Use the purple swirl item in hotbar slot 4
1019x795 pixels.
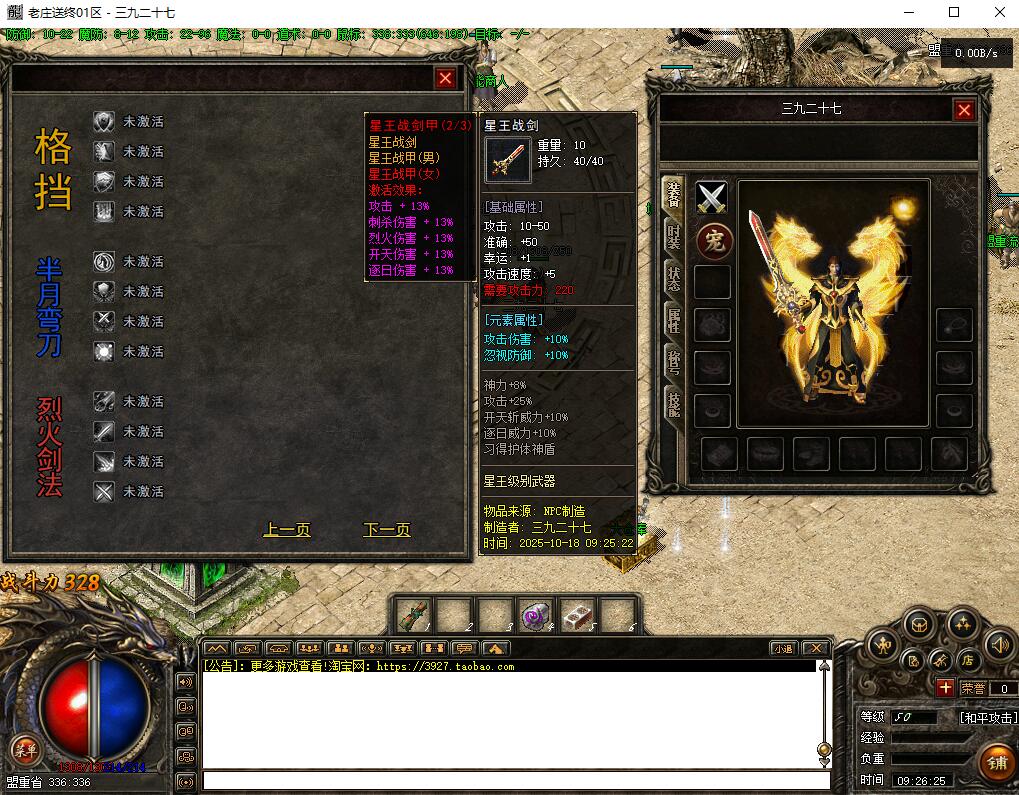tap(536, 615)
